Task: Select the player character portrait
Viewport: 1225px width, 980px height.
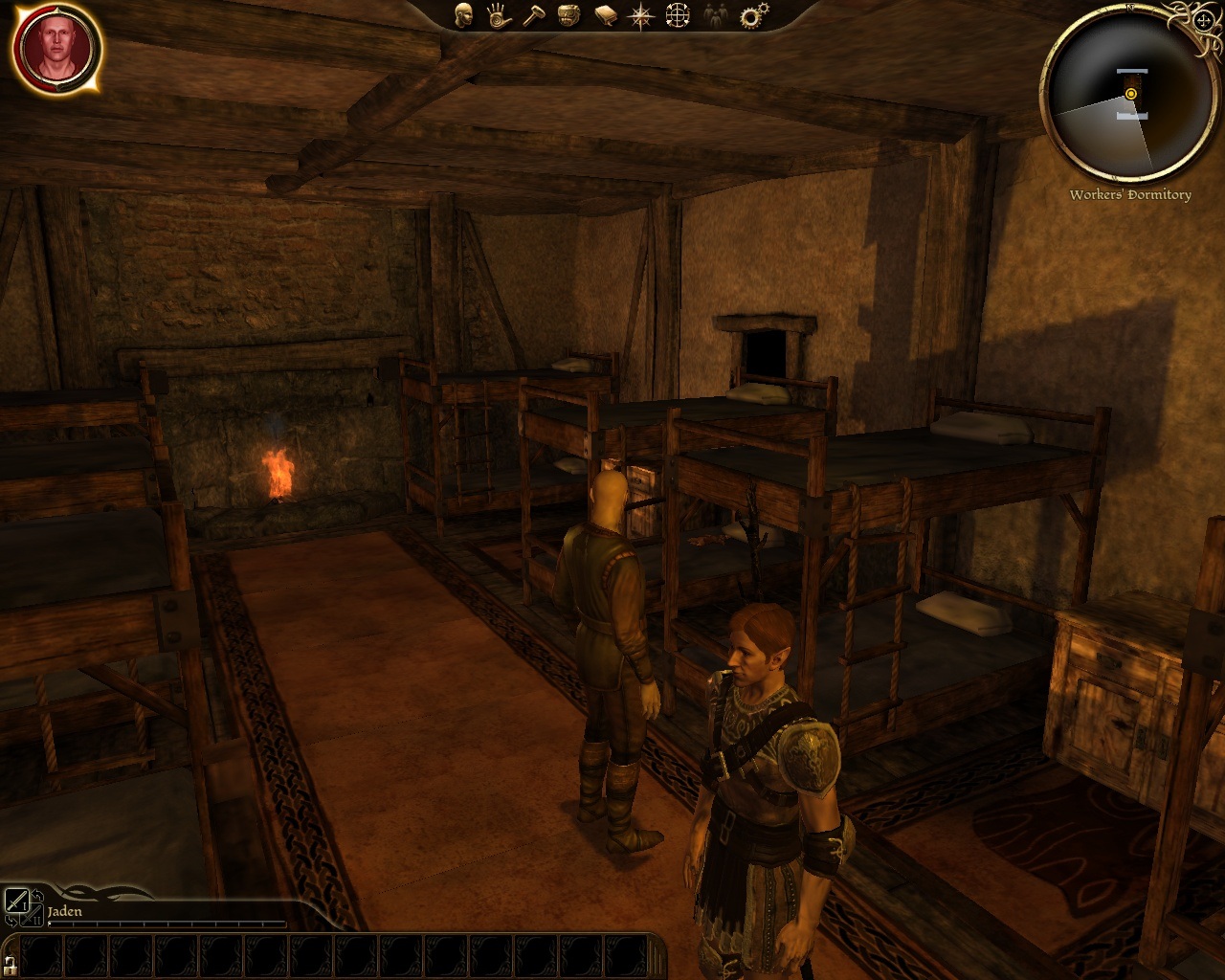Action: point(56,48)
